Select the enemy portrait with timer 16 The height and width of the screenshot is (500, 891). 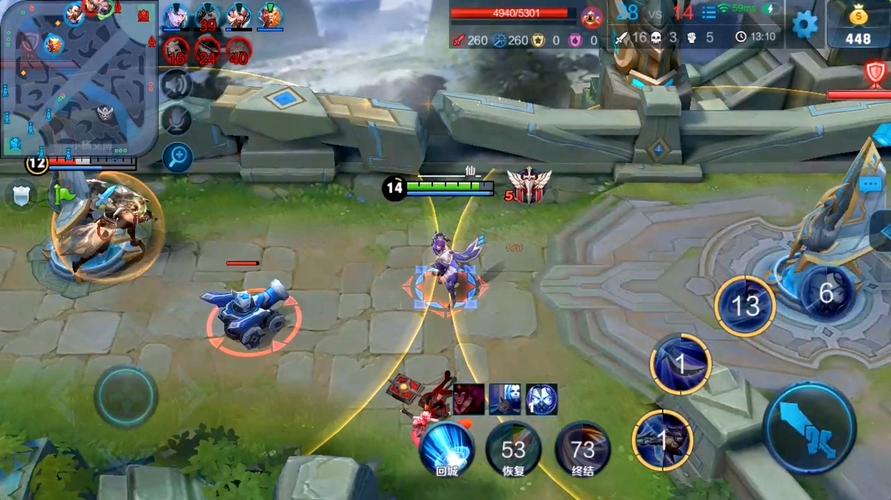click(x=176, y=50)
